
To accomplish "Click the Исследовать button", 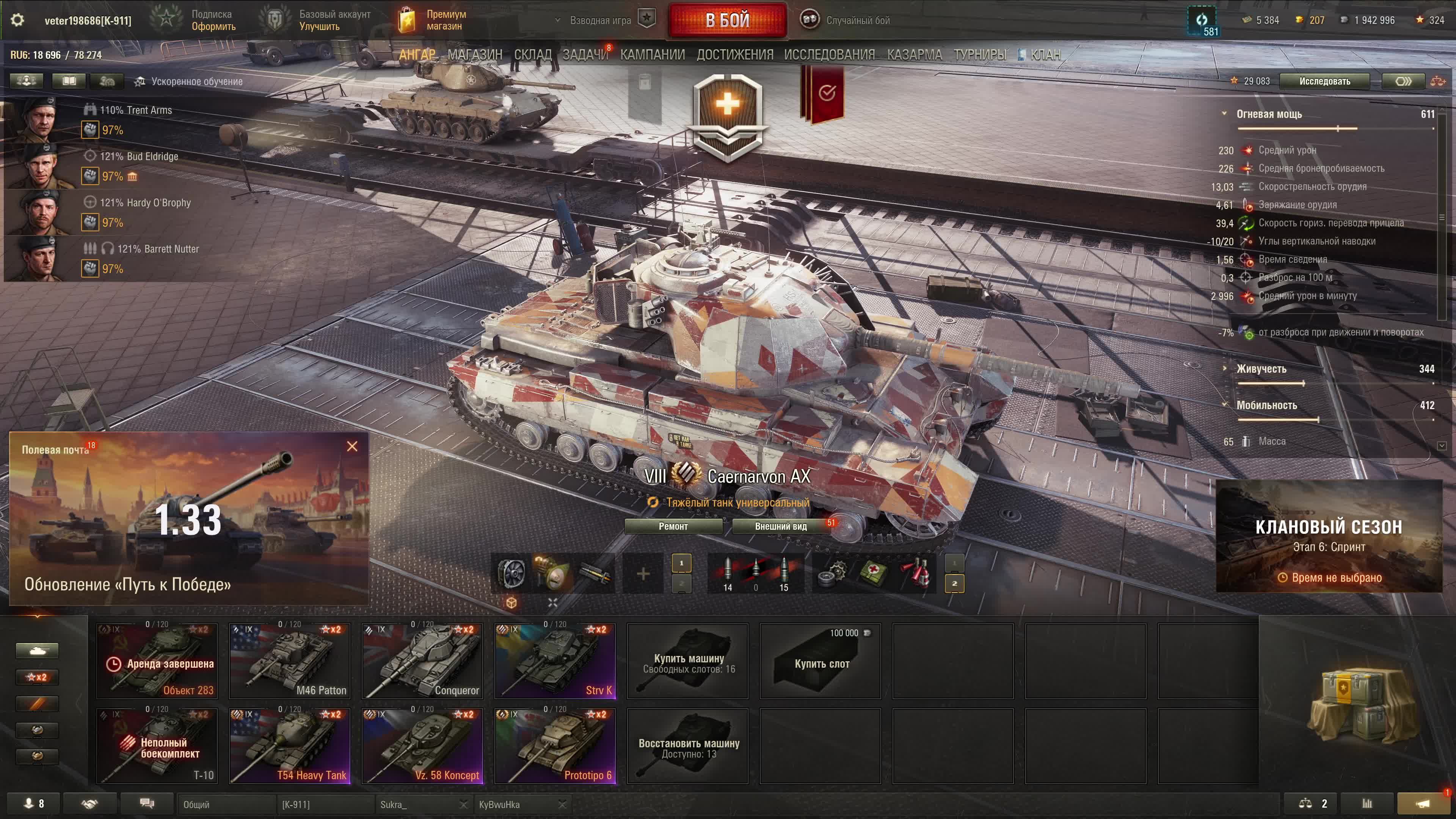I will 1324,82.
